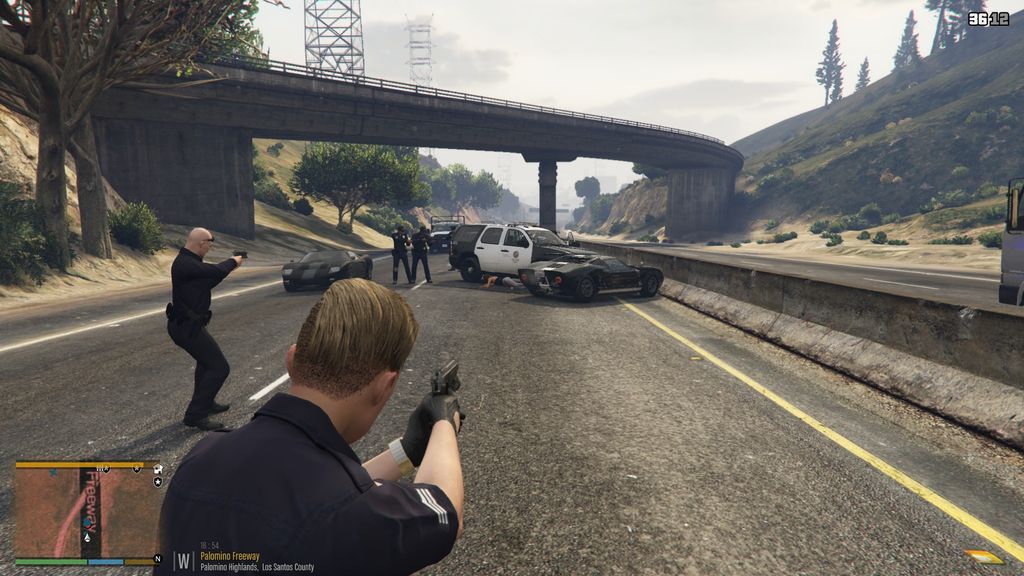The width and height of the screenshot is (1024, 576).
Task: Select the white house blip on the minimap
Action: click(x=158, y=469)
